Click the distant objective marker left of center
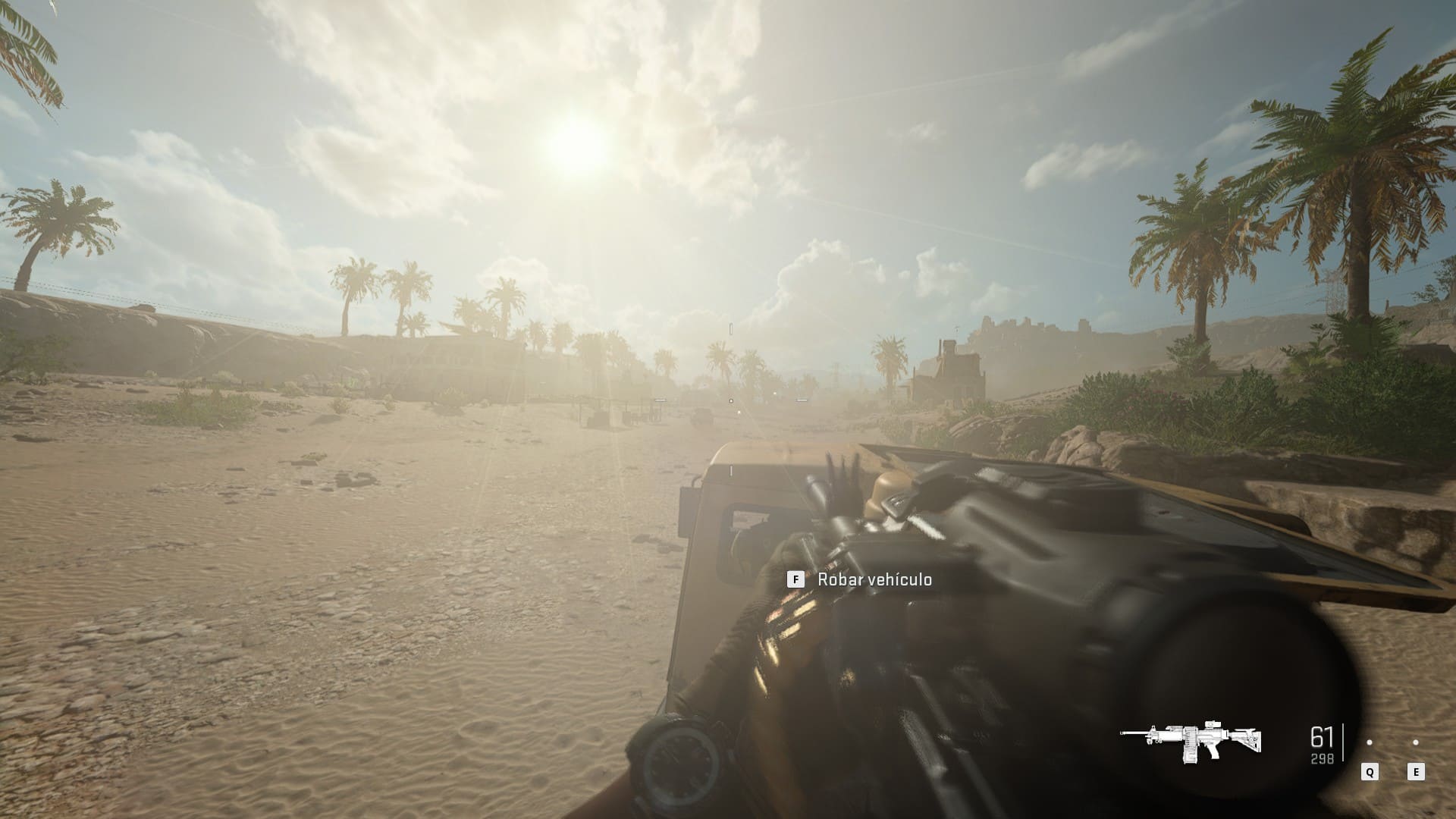Screen dimensions: 1456x819 661,400
